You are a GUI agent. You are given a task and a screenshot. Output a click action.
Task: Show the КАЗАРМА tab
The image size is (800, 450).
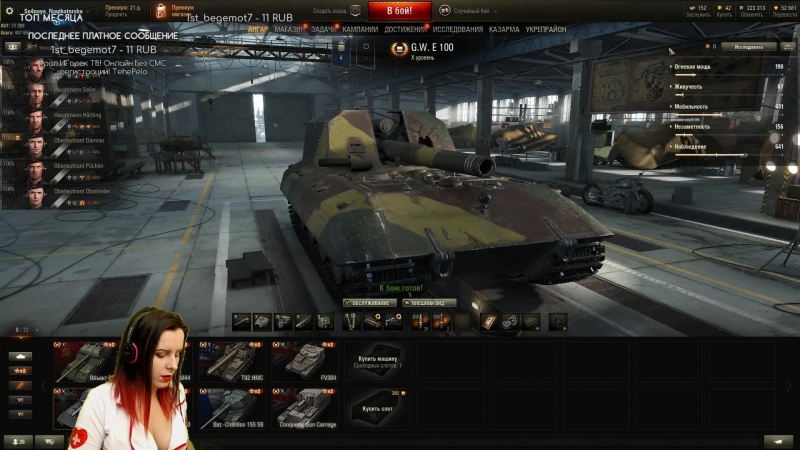click(505, 30)
